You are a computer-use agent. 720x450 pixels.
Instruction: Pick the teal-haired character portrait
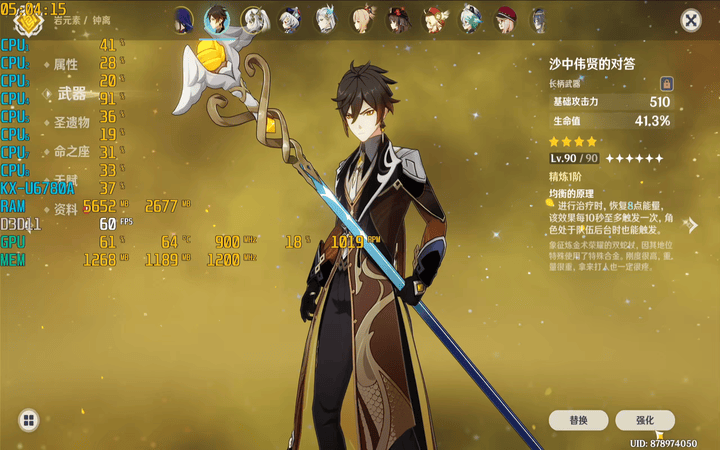pyautogui.click(x=471, y=19)
